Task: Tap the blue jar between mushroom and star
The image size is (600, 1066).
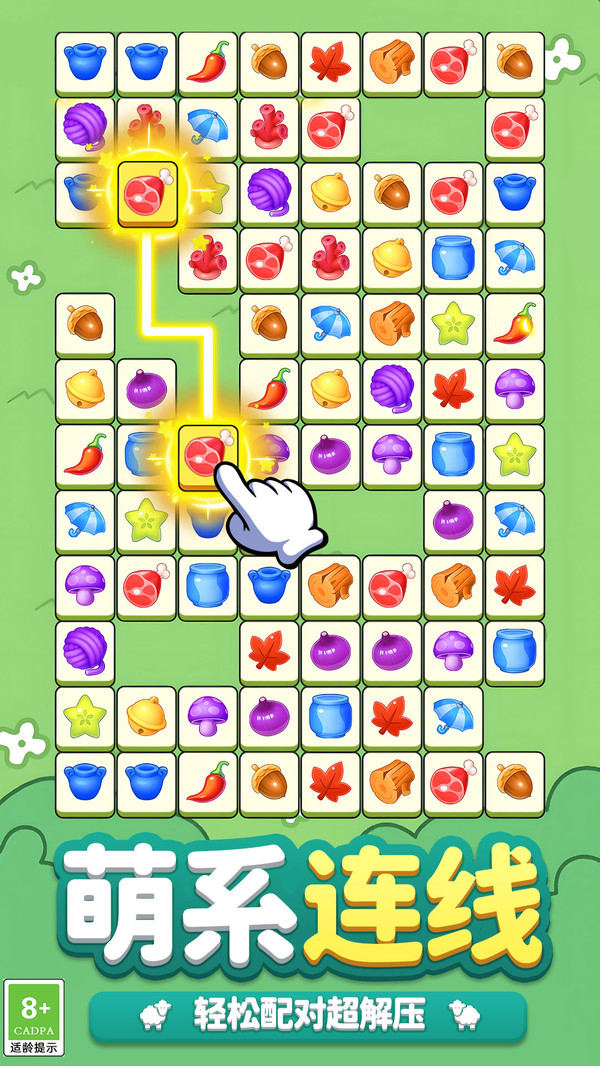Action: [x=453, y=453]
